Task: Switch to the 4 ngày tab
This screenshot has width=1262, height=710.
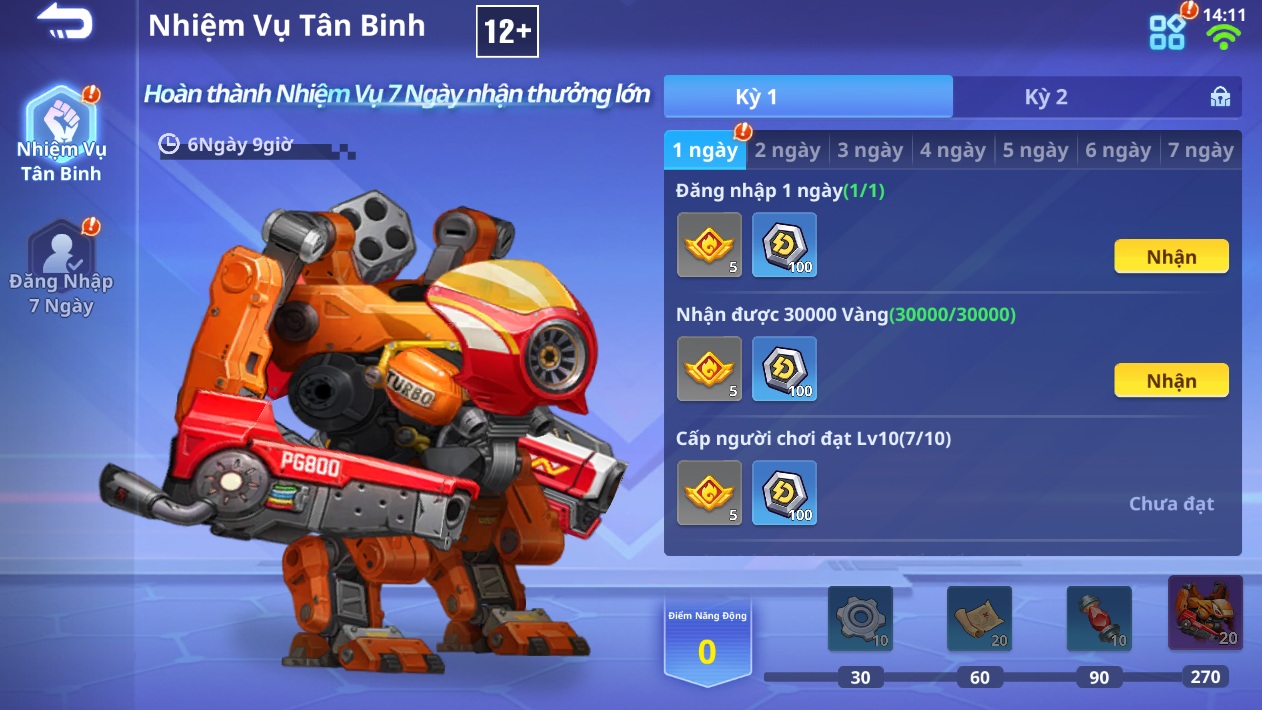Action: click(x=953, y=151)
